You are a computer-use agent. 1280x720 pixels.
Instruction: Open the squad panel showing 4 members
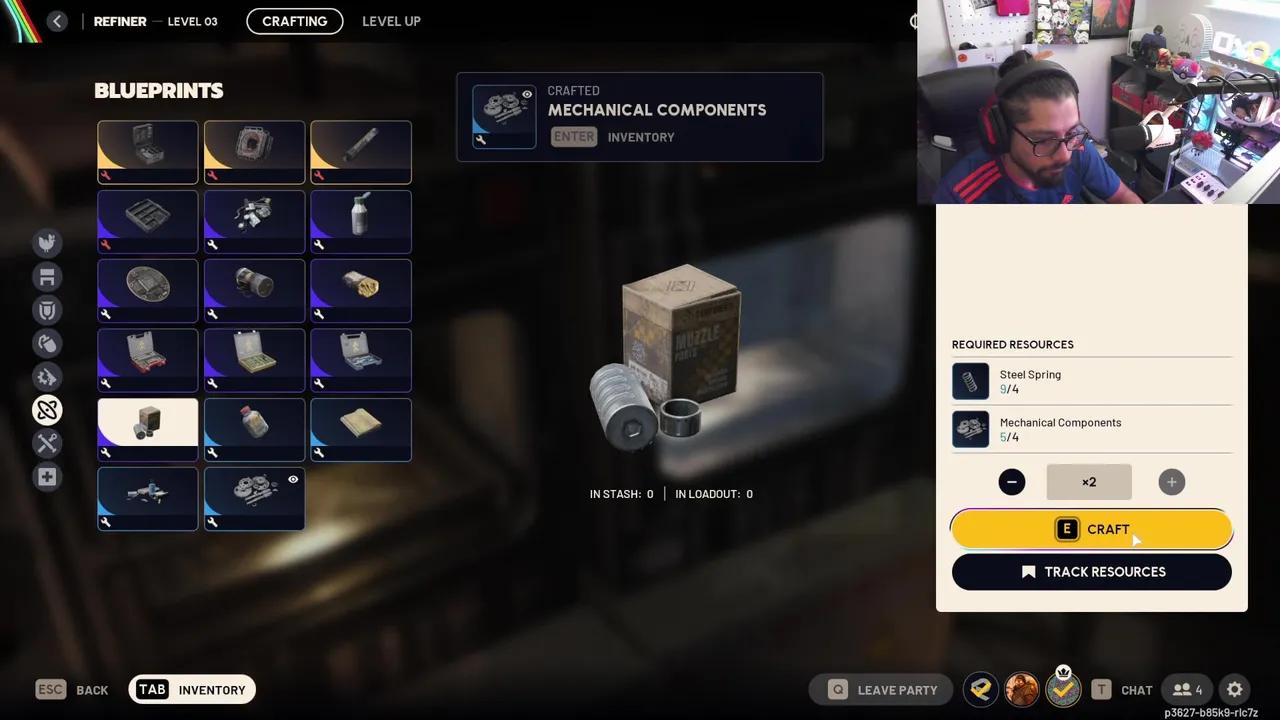point(1188,689)
